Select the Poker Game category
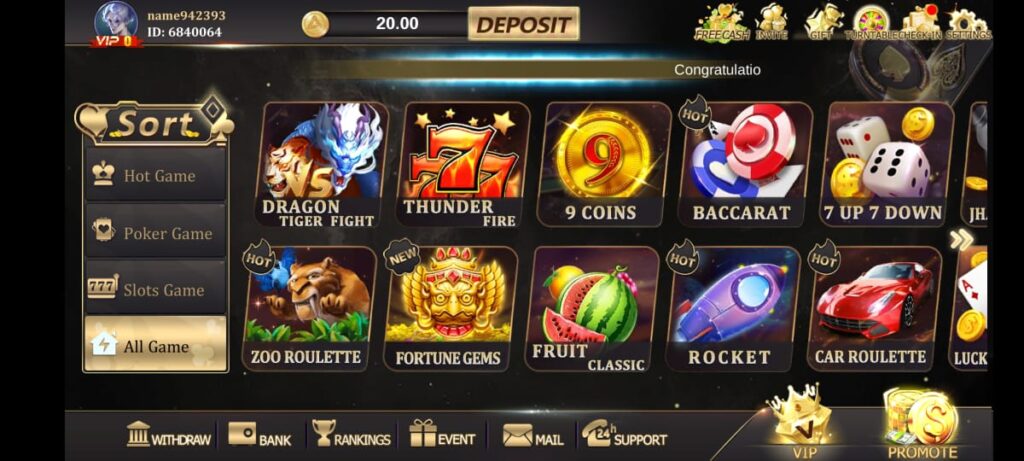The width and height of the screenshot is (1024, 461). click(155, 233)
